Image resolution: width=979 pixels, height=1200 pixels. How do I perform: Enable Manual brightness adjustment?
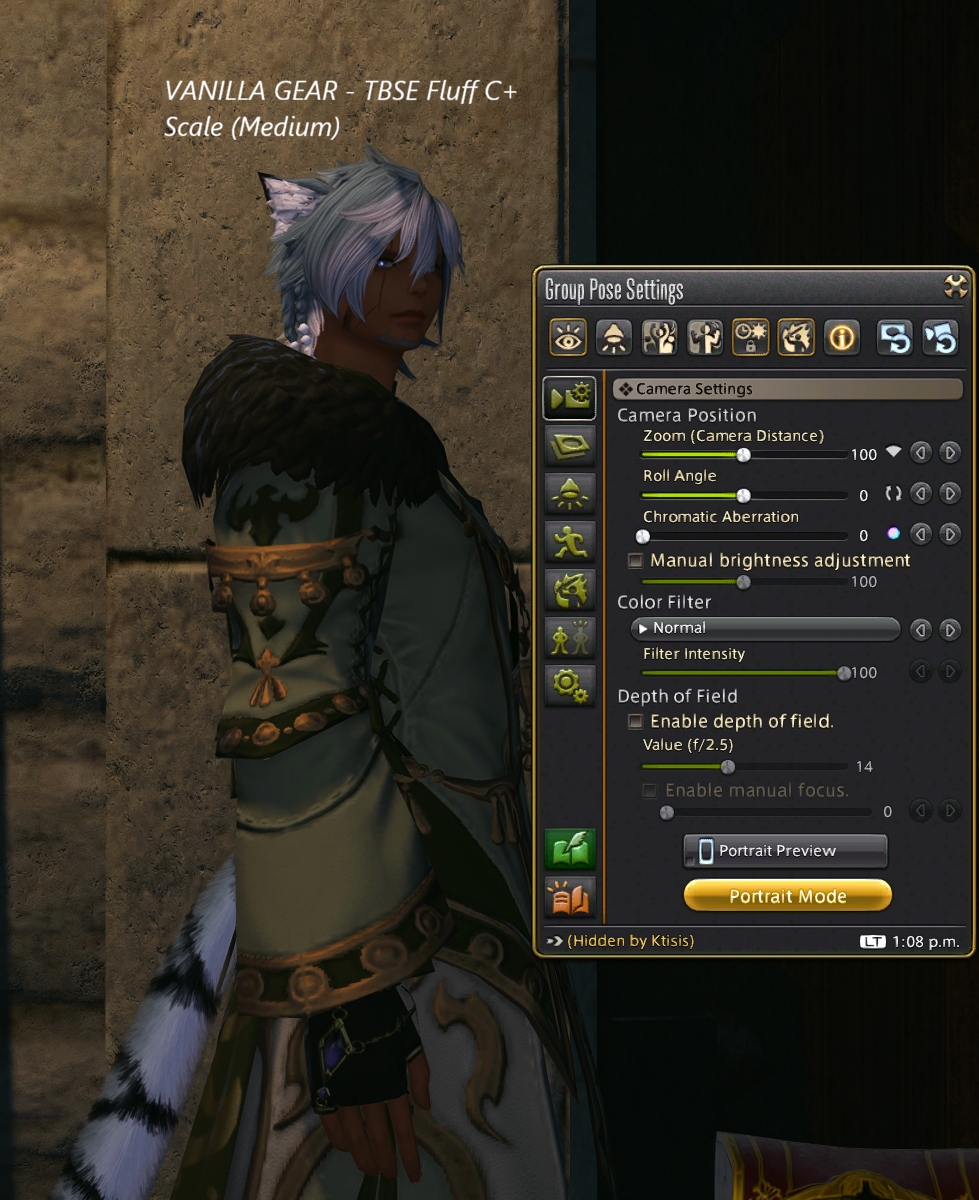tap(635, 561)
